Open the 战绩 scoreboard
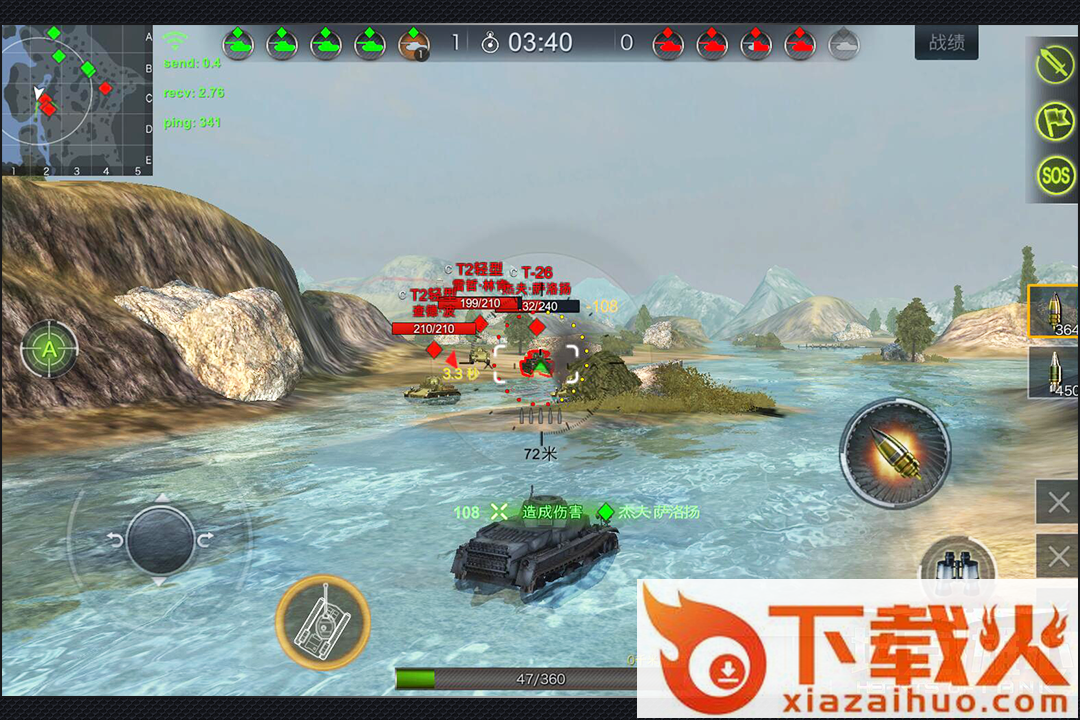This screenshot has height=720, width=1080. click(x=946, y=43)
